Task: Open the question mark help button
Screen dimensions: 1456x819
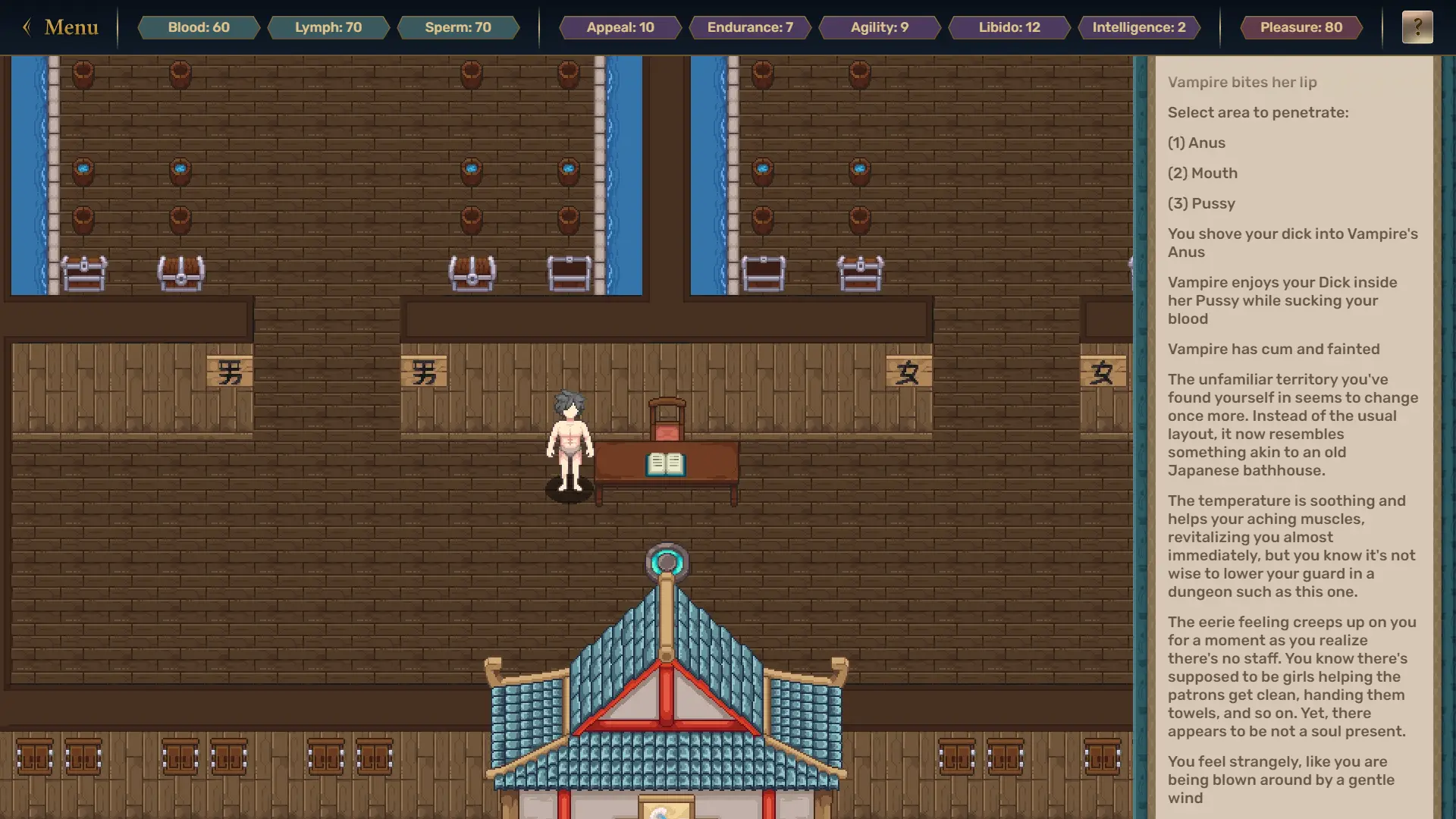Action: click(1417, 27)
